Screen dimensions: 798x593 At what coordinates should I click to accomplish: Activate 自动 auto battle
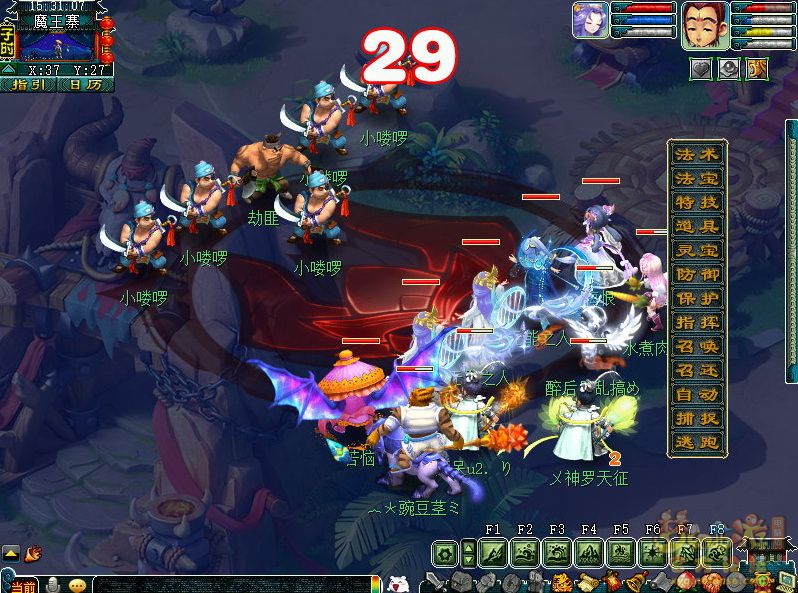[x=696, y=394]
